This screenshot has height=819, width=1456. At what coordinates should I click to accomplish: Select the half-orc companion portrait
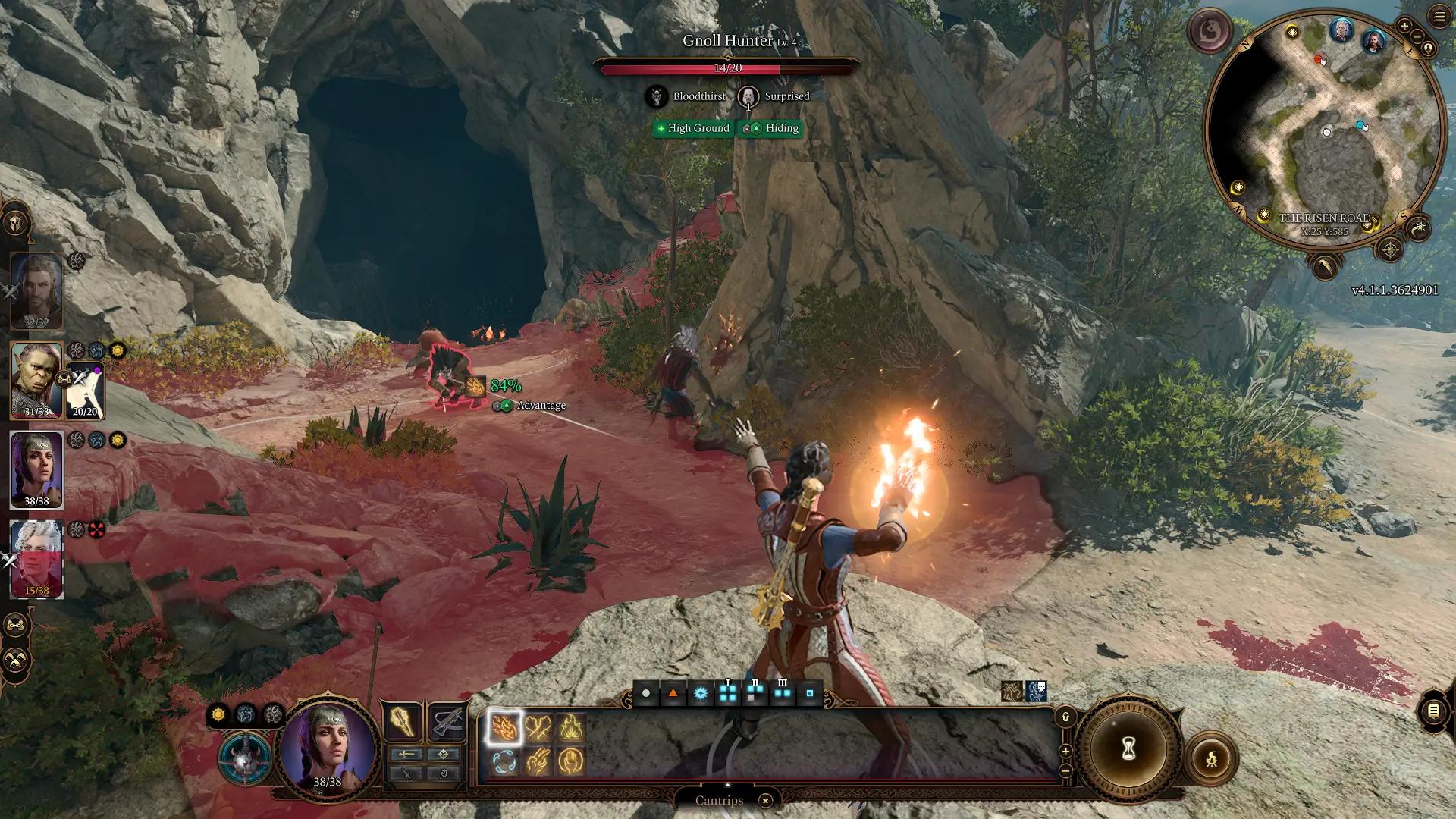[36, 381]
